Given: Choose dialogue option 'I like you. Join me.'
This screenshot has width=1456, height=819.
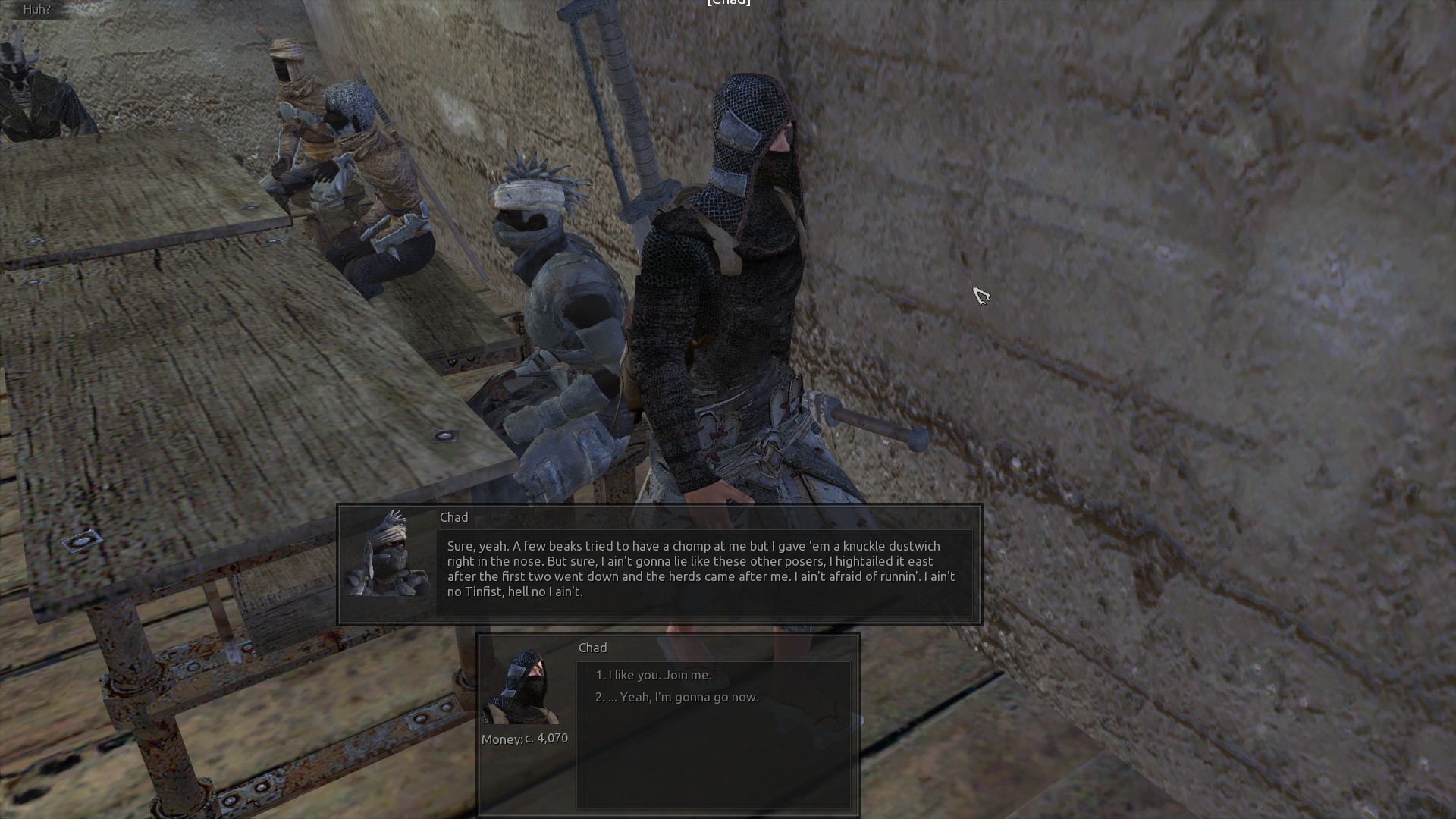Looking at the screenshot, I should [652, 673].
